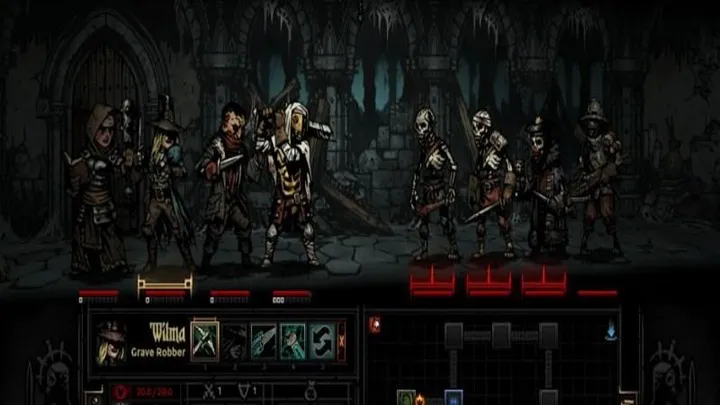Image resolution: width=720 pixels, height=405 pixels.
Task: Use the green-tinted fourth combat skill
Action: (x=292, y=339)
